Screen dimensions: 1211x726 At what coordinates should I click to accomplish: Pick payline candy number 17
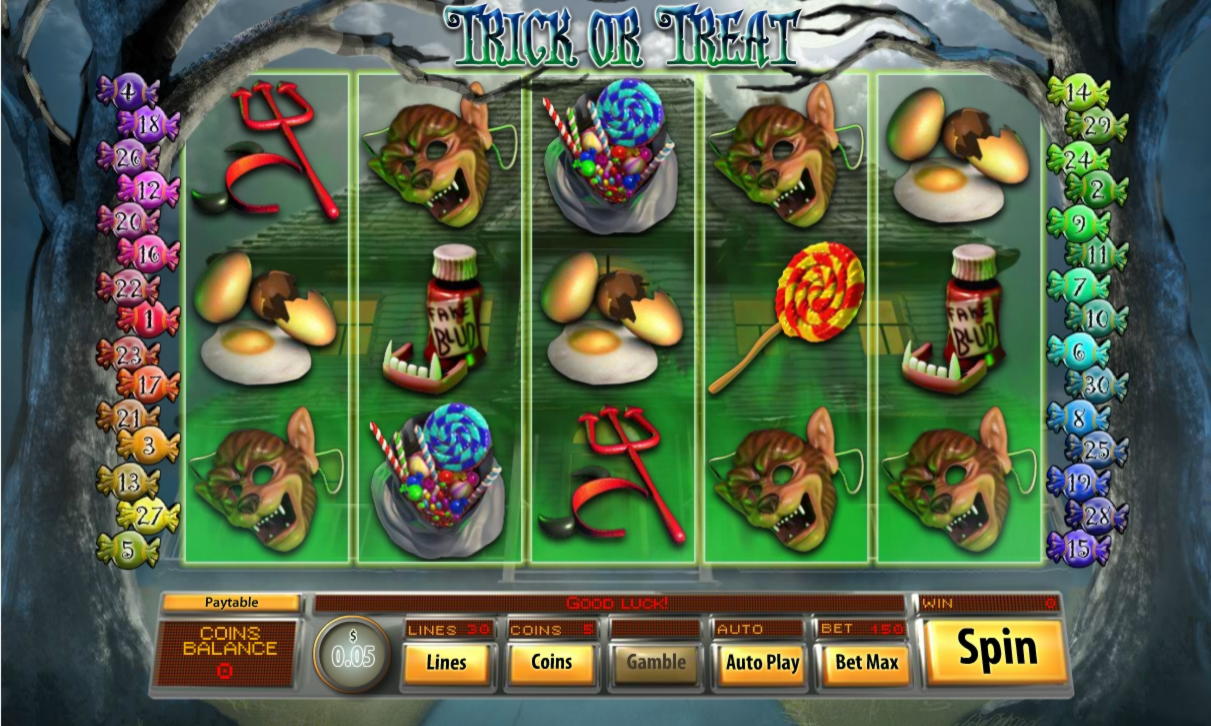tap(149, 383)
